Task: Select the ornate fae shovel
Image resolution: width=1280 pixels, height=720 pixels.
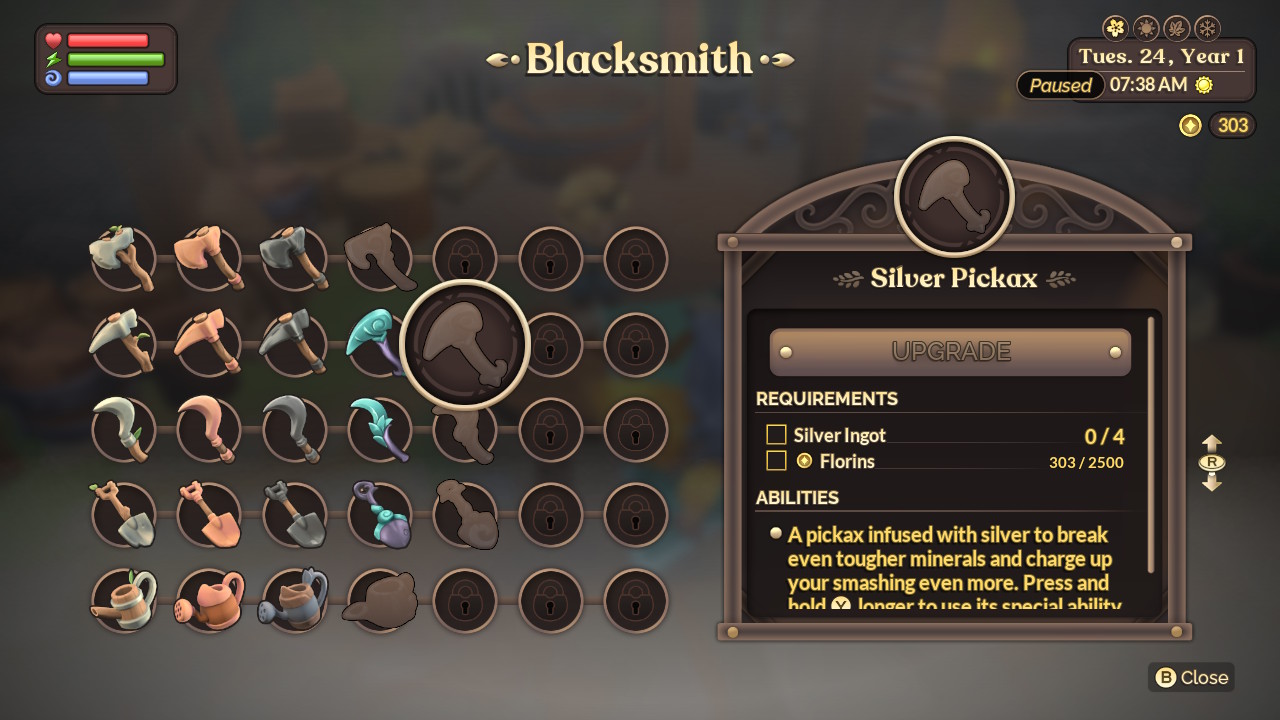Action: 380,513
